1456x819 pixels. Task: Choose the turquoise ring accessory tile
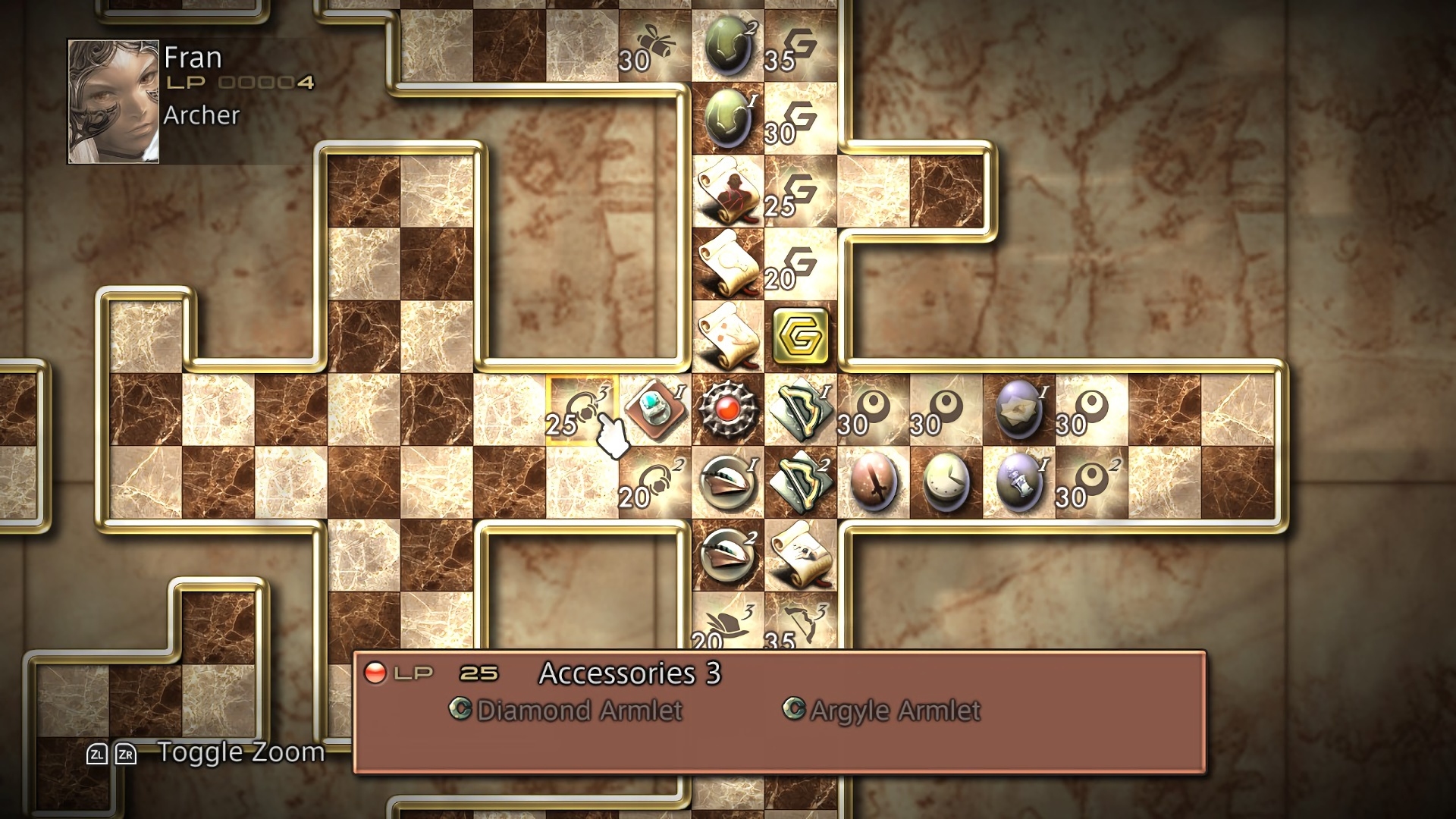pyautogui.click(x=654, y=409)
